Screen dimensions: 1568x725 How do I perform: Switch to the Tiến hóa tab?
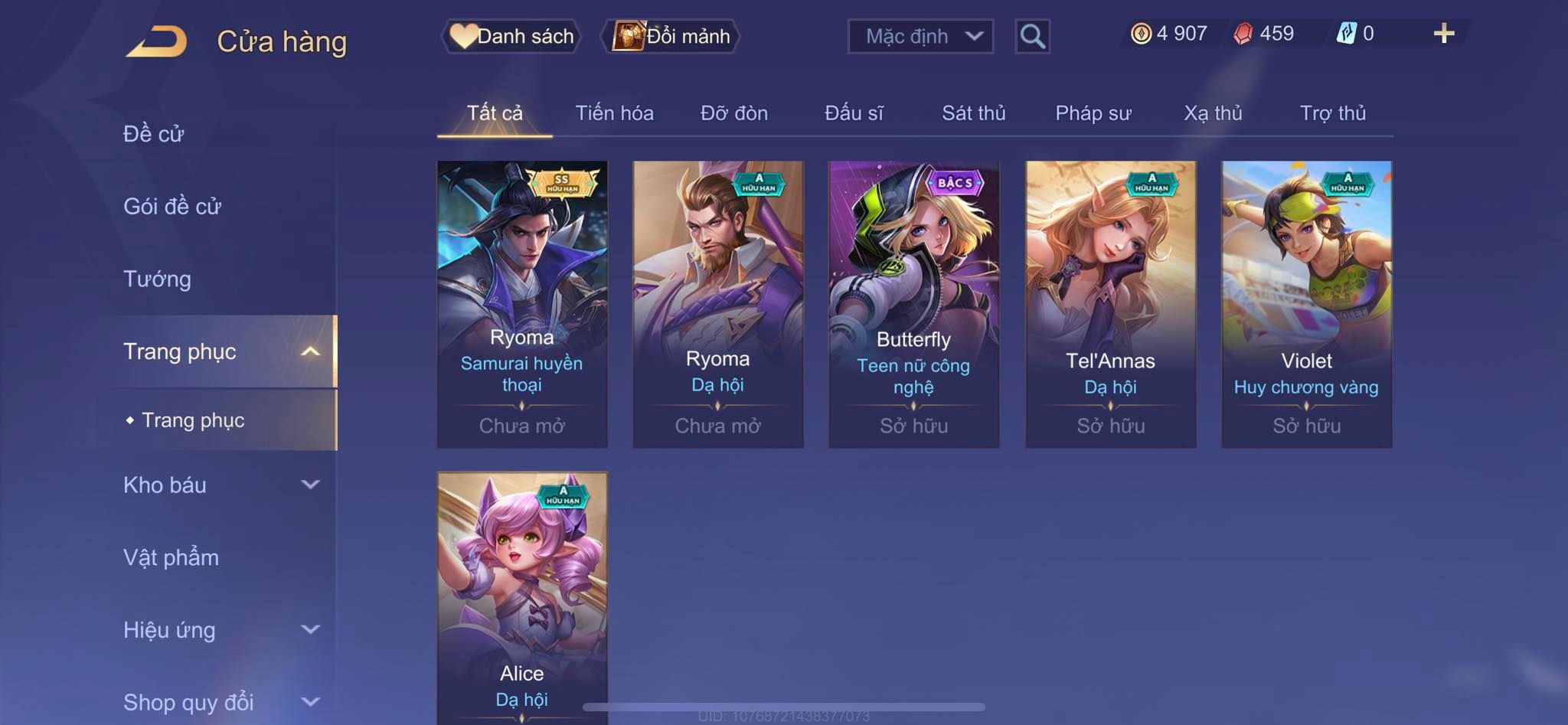(614, 113)
